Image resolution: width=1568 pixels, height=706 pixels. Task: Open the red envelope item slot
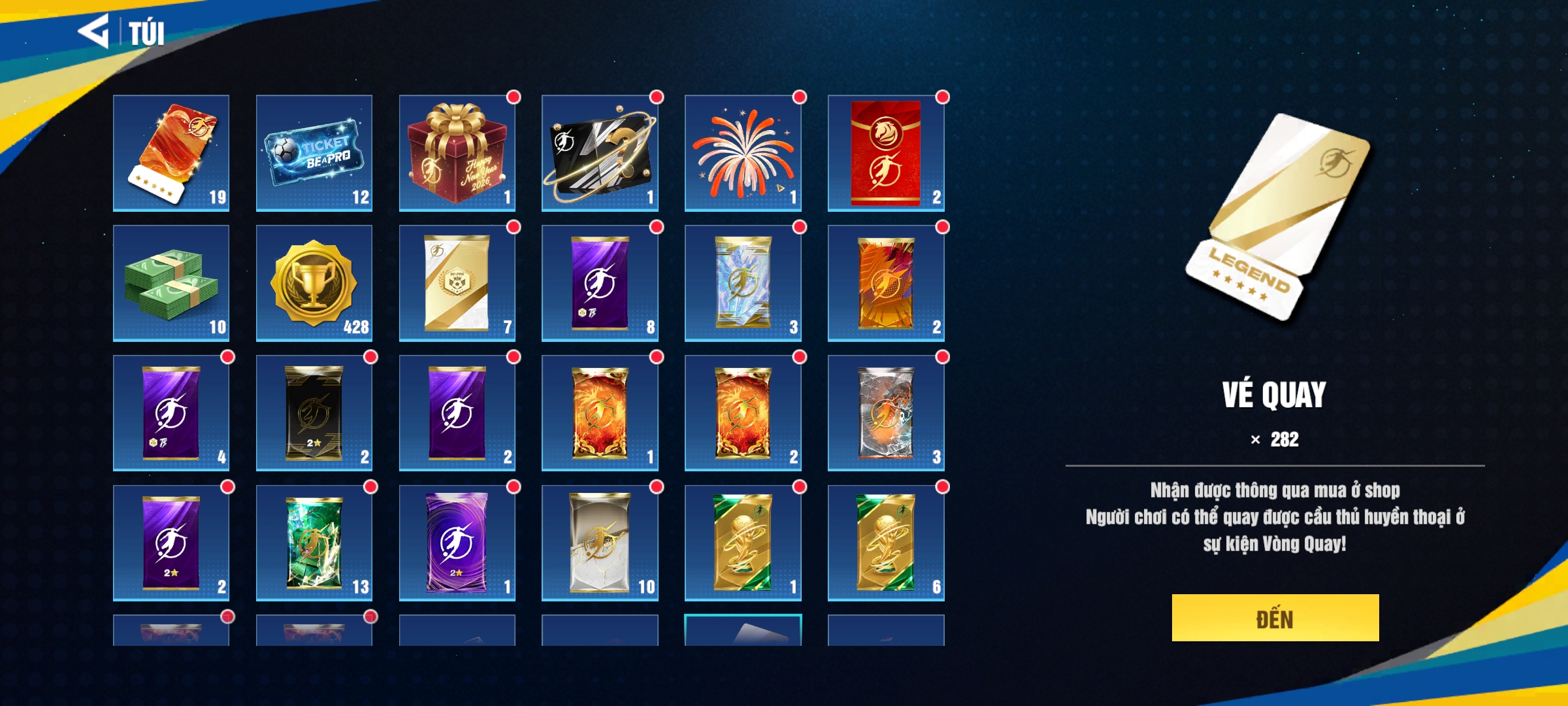[x=886, y=153]
